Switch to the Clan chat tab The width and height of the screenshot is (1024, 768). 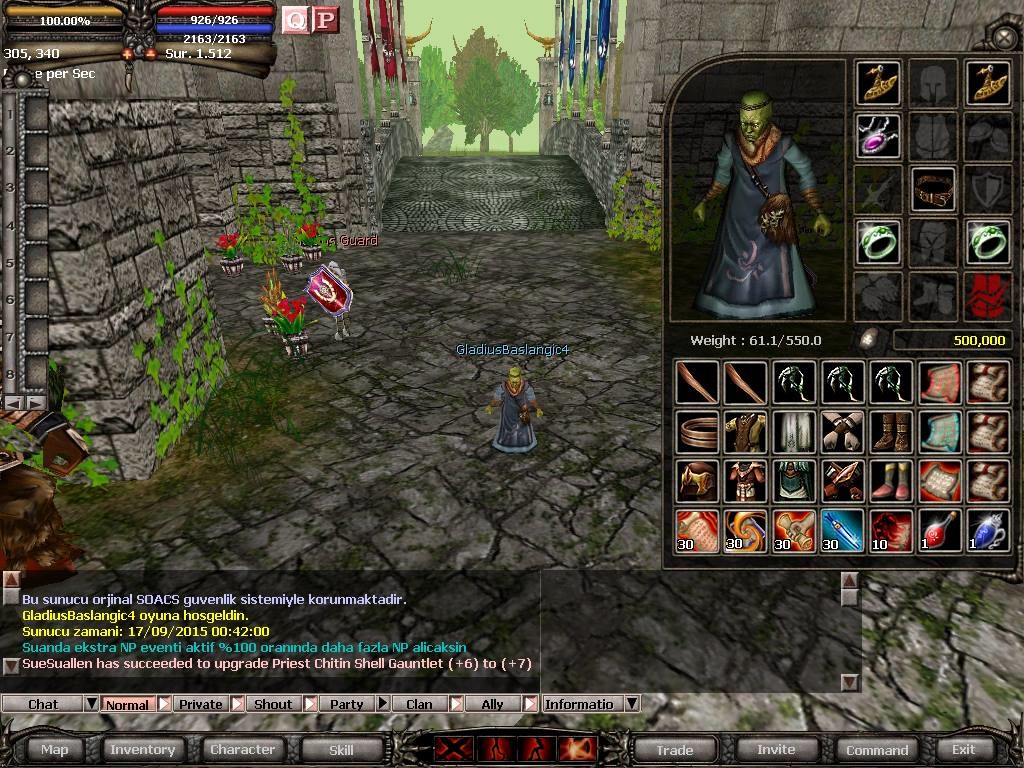419,704
